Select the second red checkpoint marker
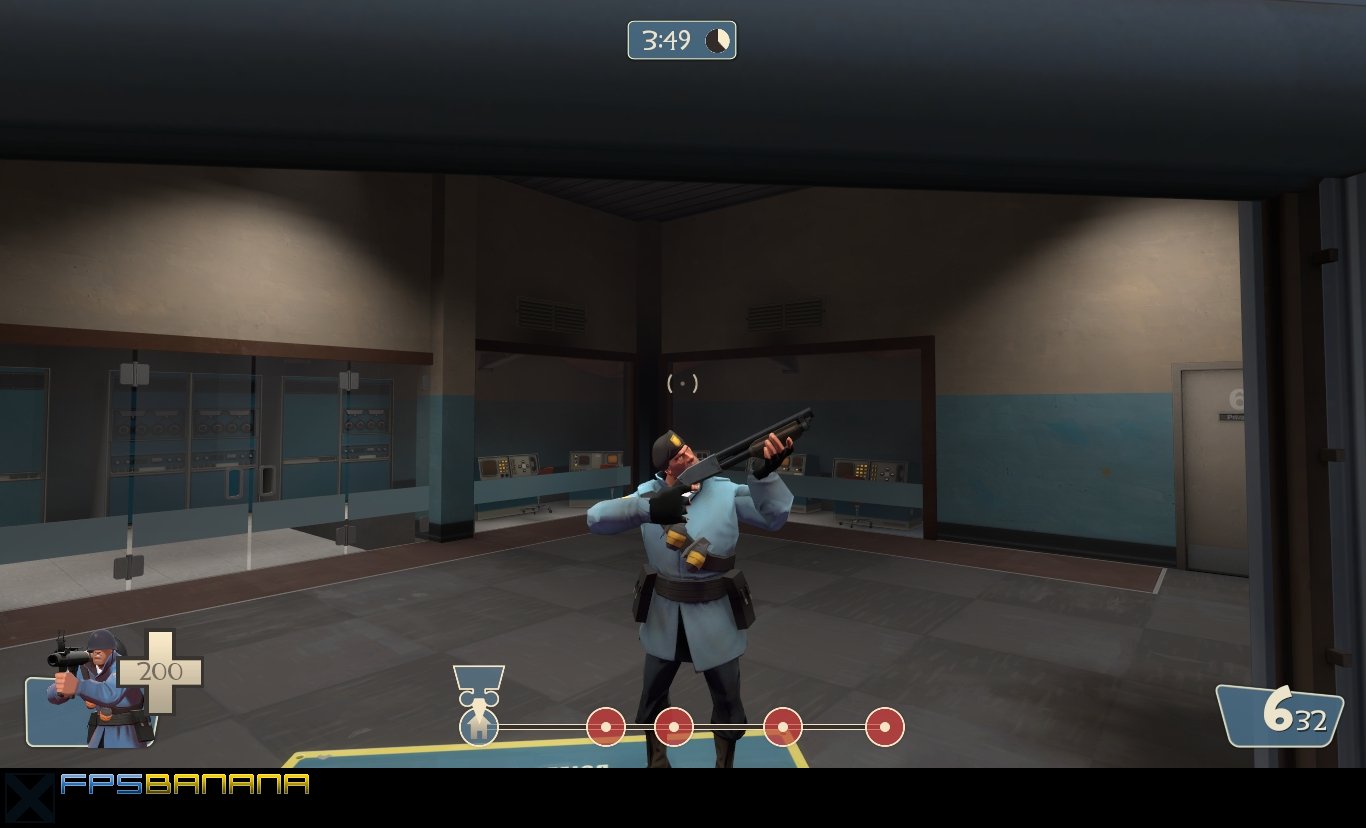The width and height of the screenshot is (1366, 828). pos(676,726)
